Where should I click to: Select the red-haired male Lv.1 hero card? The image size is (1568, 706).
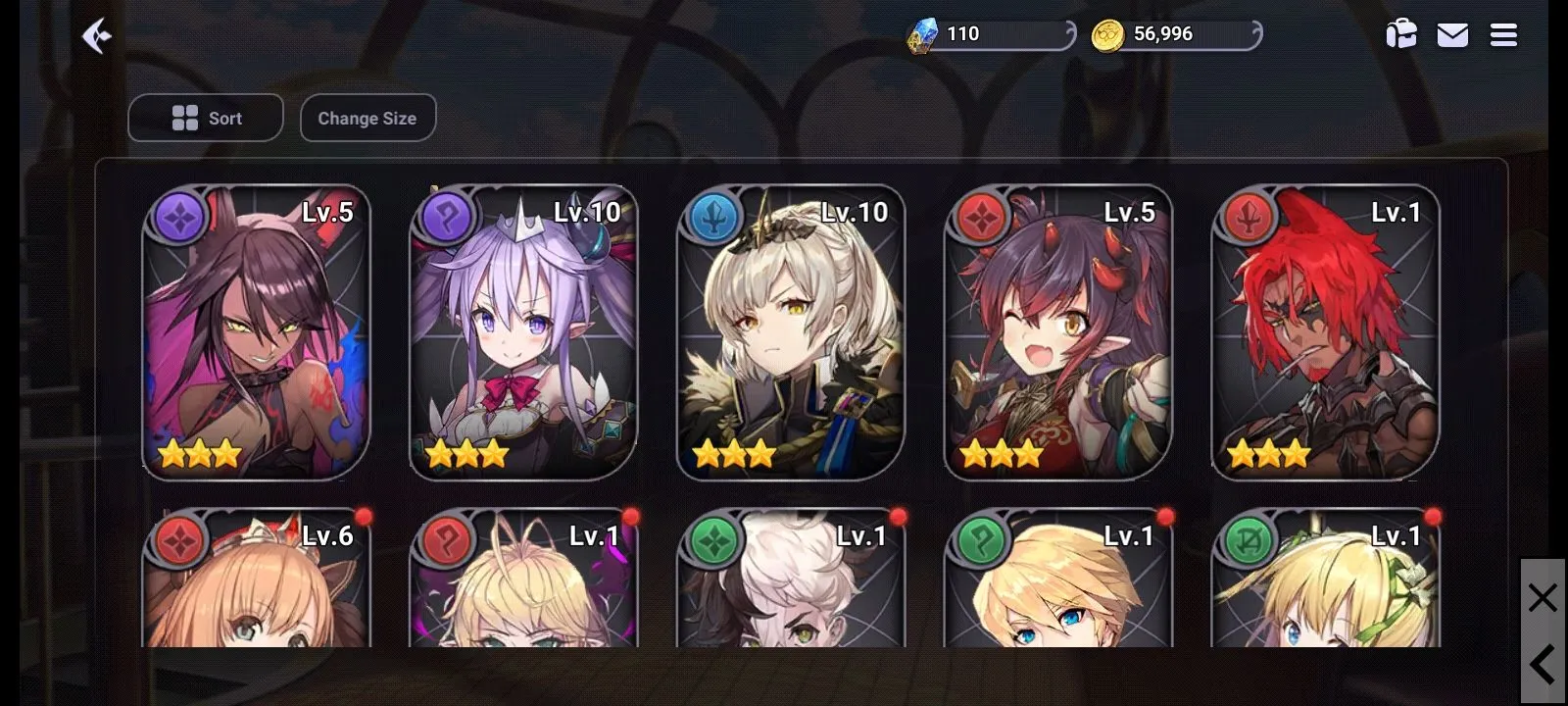click(x=1326, y=332)
